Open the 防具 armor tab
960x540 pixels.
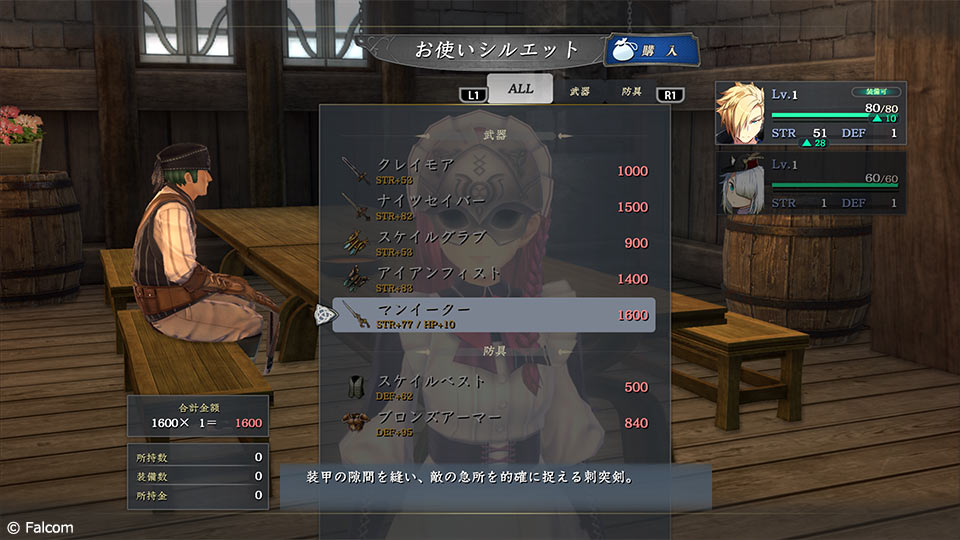click(x=632, y=90)
